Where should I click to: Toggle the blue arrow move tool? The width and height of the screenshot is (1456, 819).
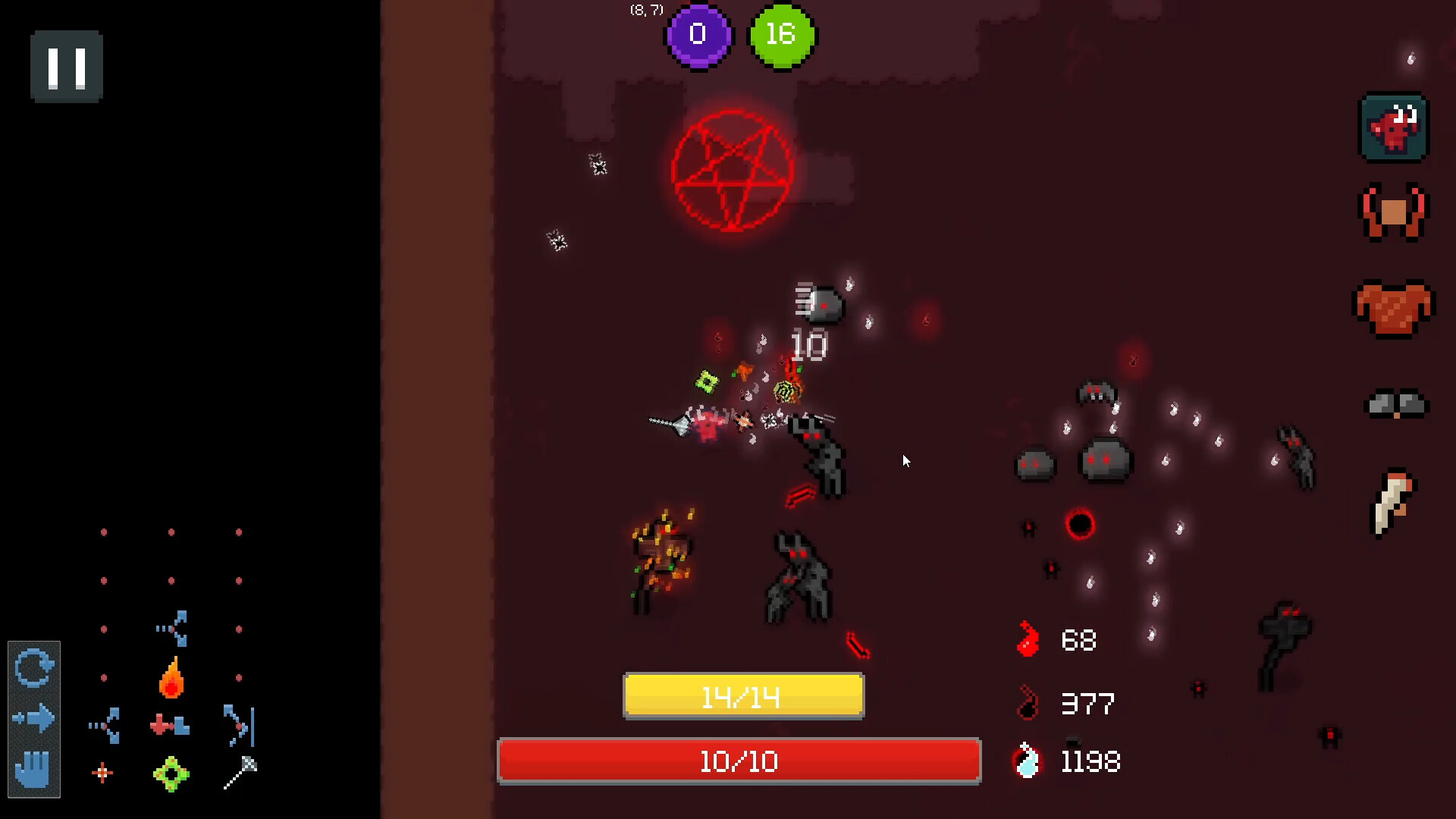(x=33, y=717)
